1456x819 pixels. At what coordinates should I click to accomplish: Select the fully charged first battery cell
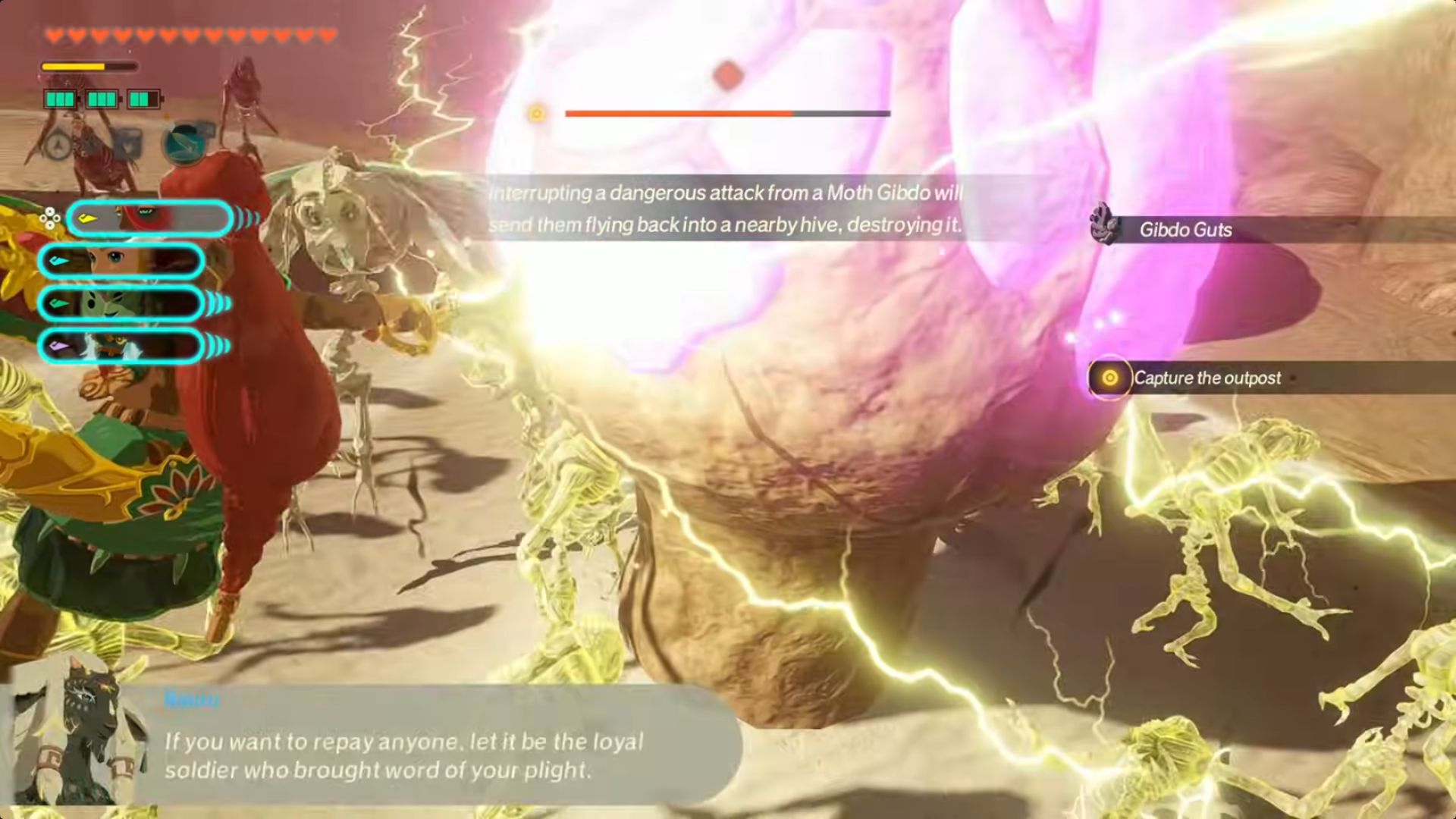(60, 99)
